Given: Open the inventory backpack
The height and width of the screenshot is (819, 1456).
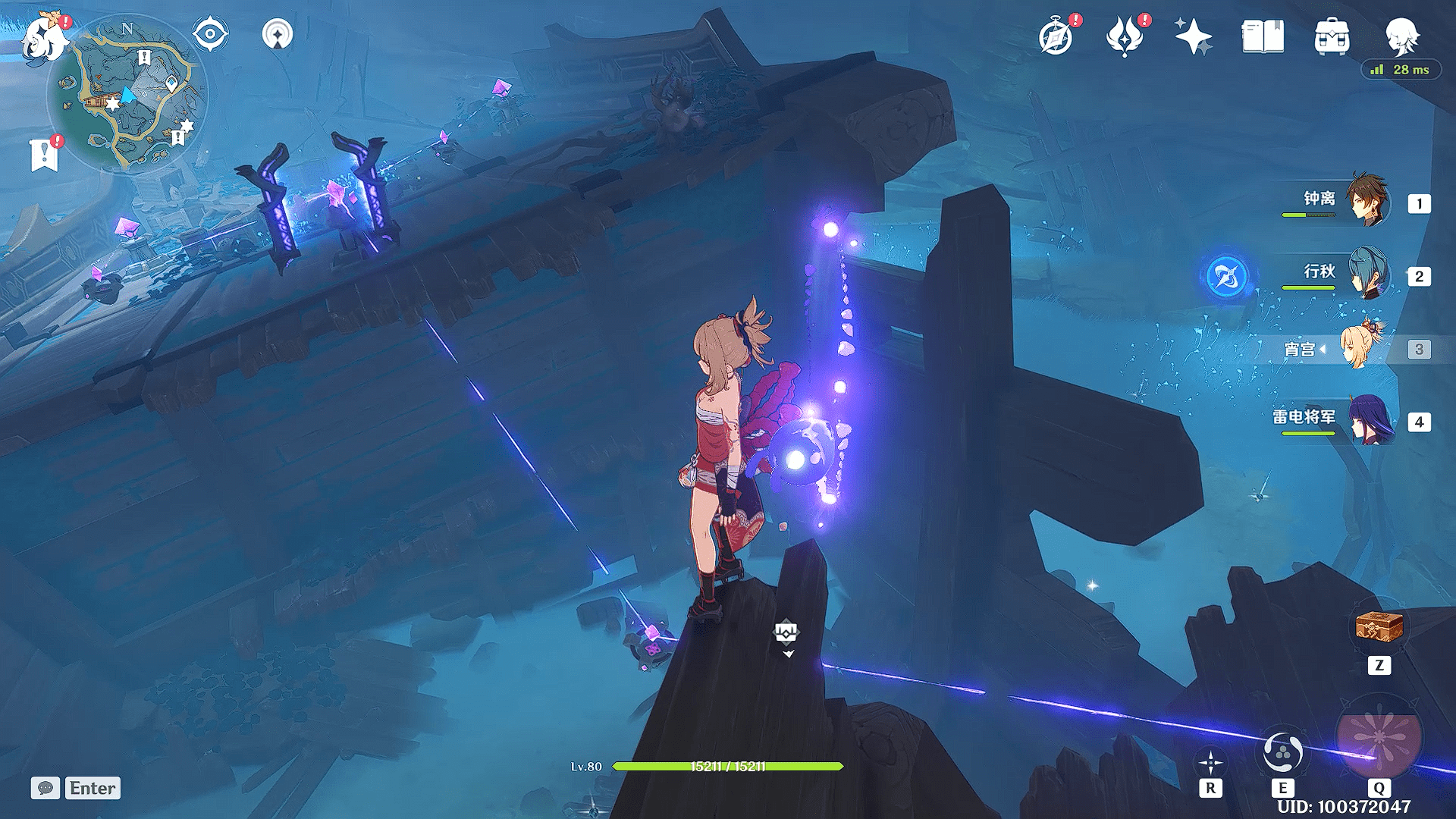Looking at the screenshot, I should pyautogui.click(x=1332, y=36).
